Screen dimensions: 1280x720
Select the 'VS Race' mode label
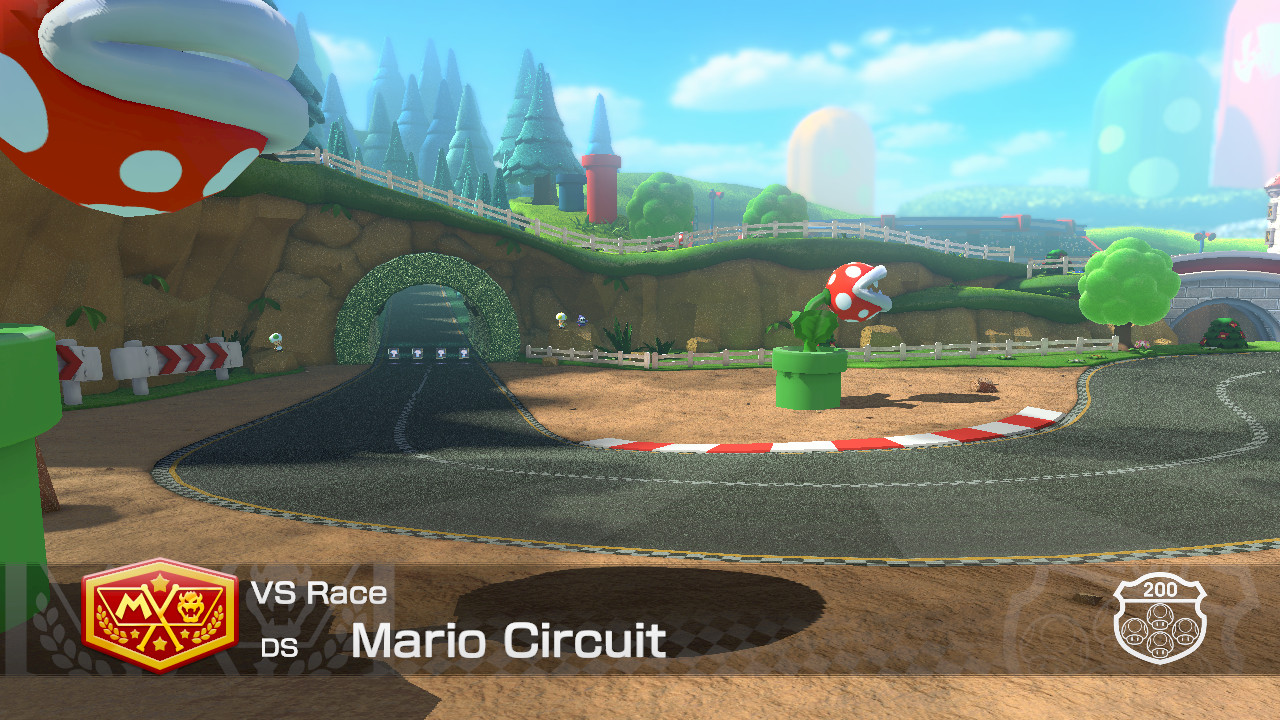tap(318, 594)
